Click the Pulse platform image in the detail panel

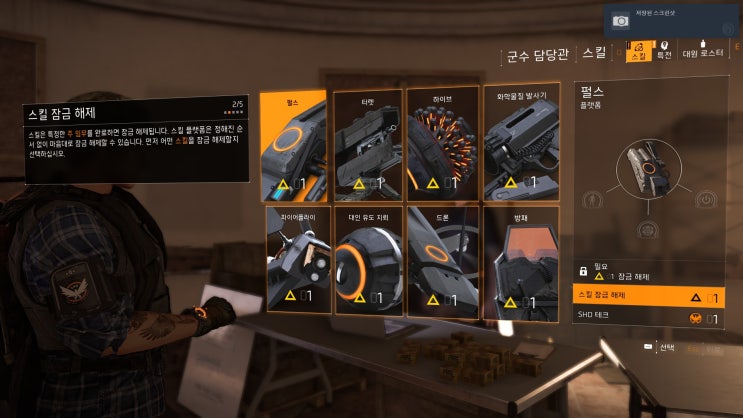click(648, 172)
